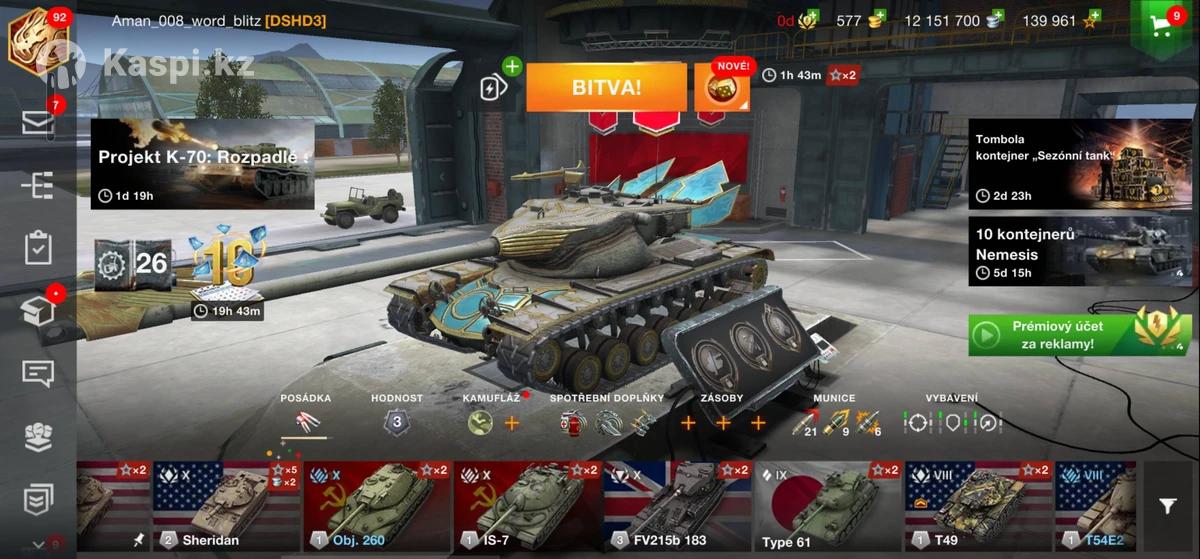Open the mail inbox
Viewport: 1200px width, 559px height.
click(38, 122)
